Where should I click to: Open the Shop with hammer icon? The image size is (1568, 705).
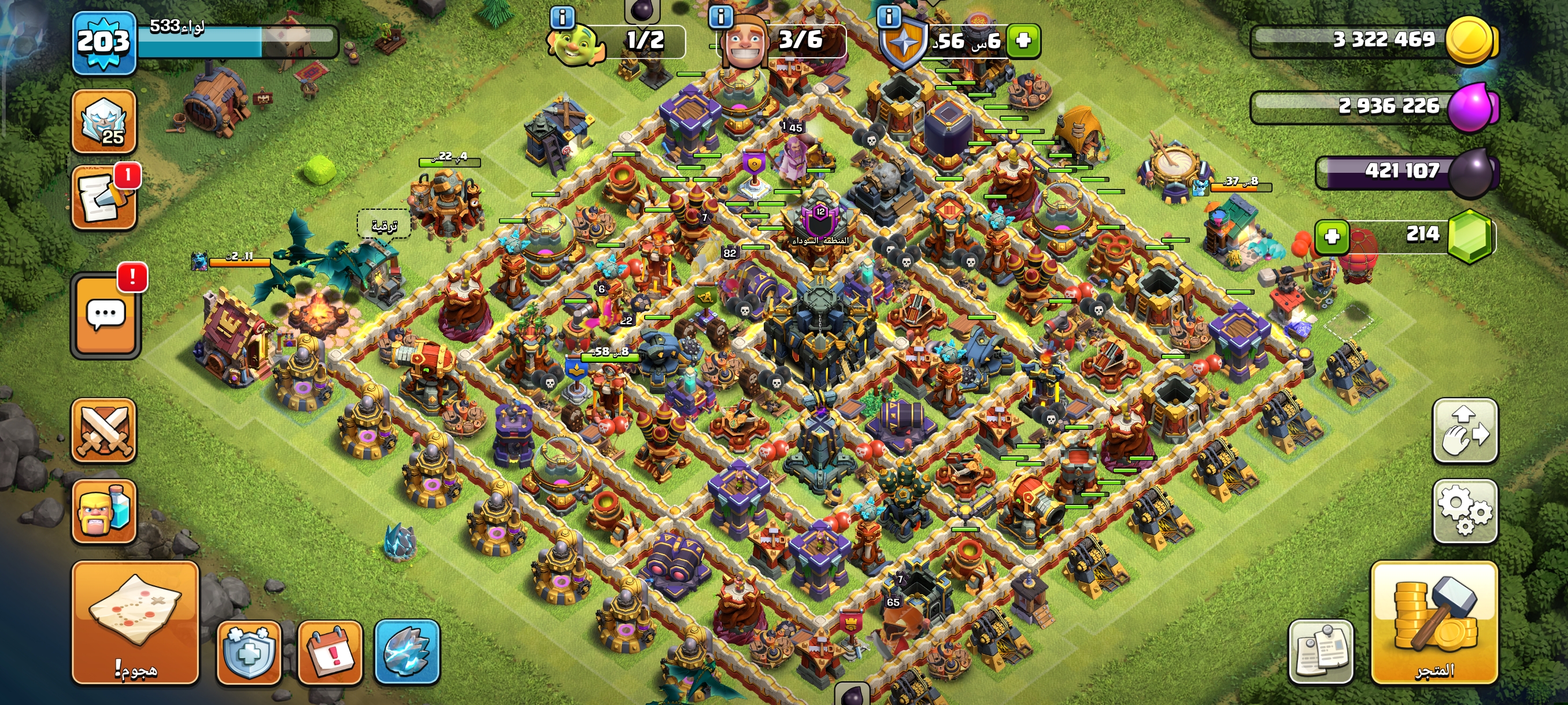pos(1433,622)
